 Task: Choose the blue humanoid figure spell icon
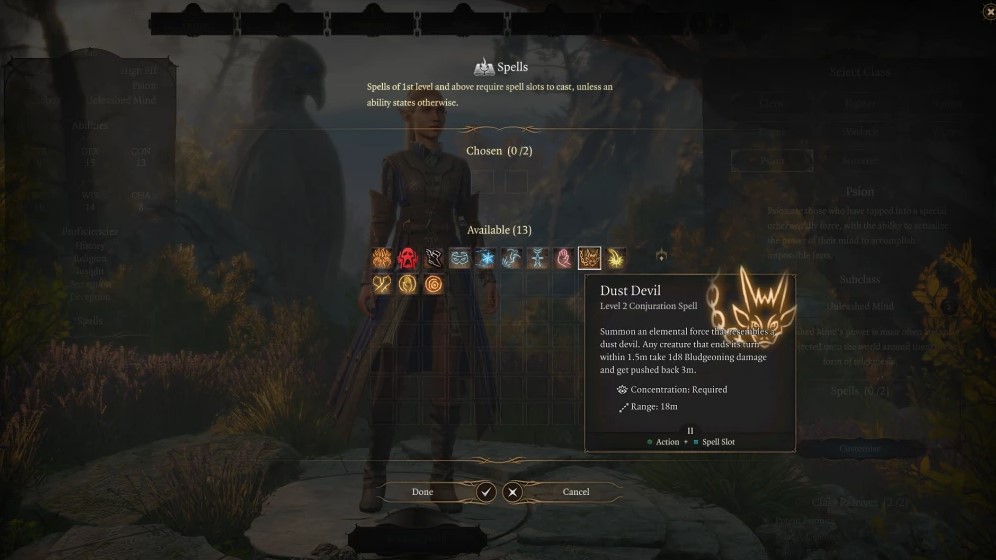(x=537, y=259)
